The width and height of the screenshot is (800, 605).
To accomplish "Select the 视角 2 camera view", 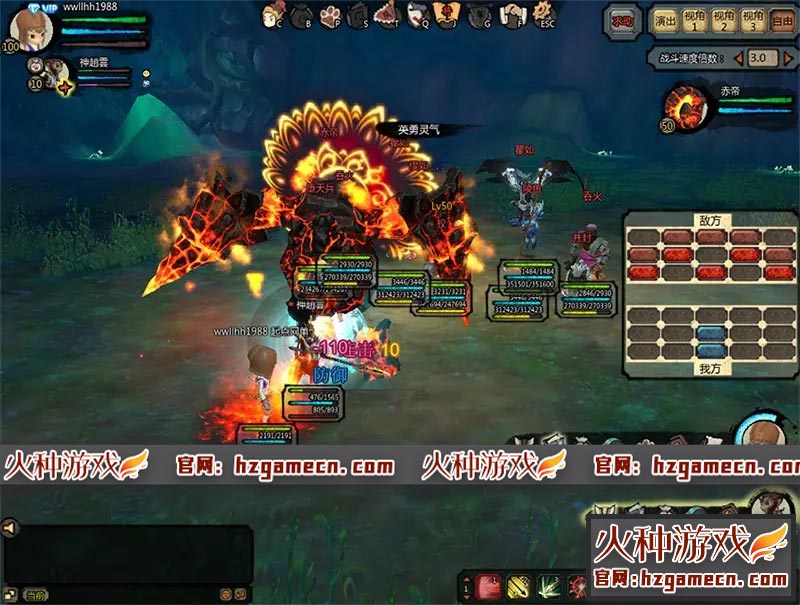I will 725,20.
